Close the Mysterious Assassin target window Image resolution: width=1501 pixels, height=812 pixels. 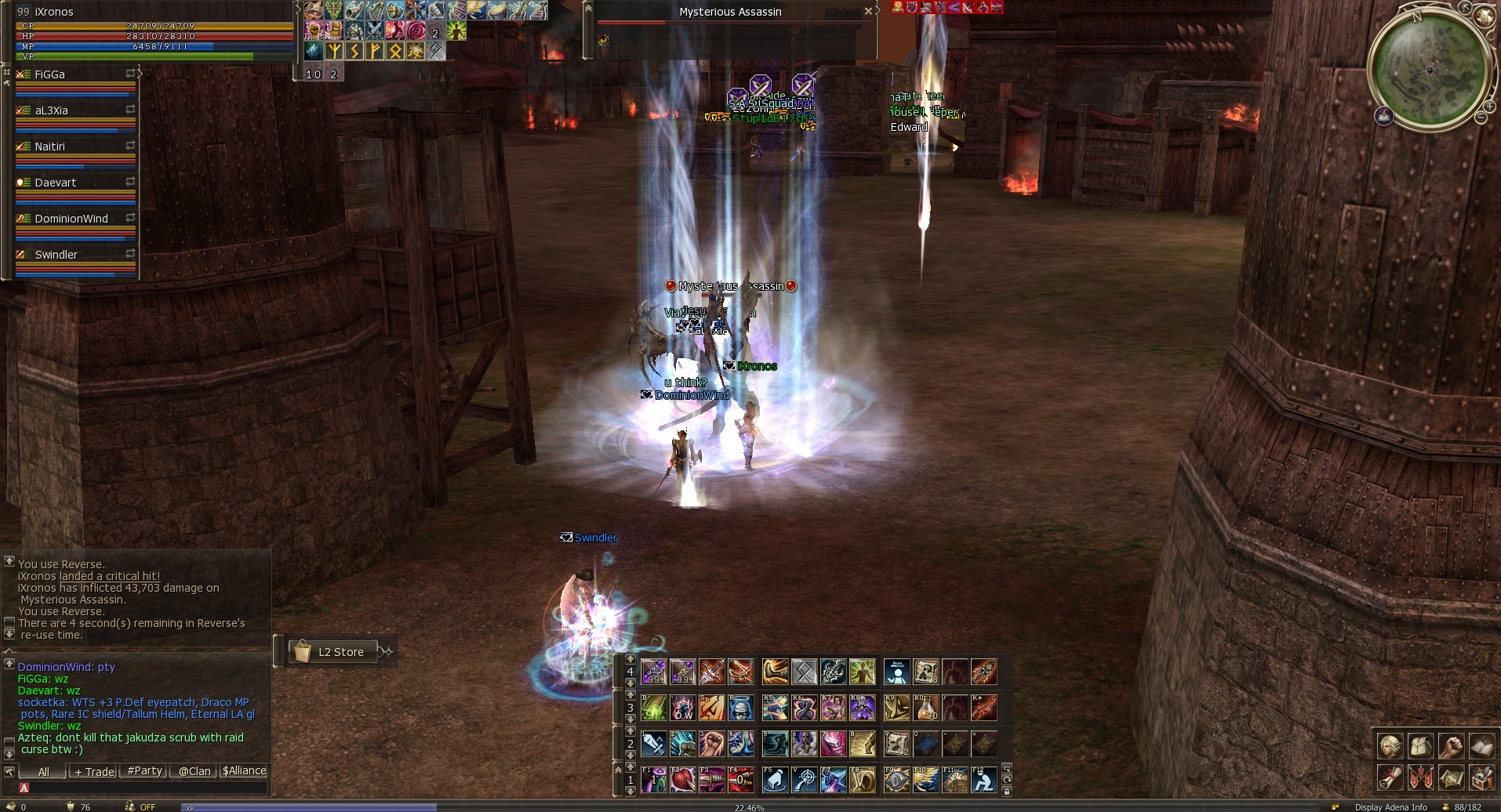tap(868, 11)
